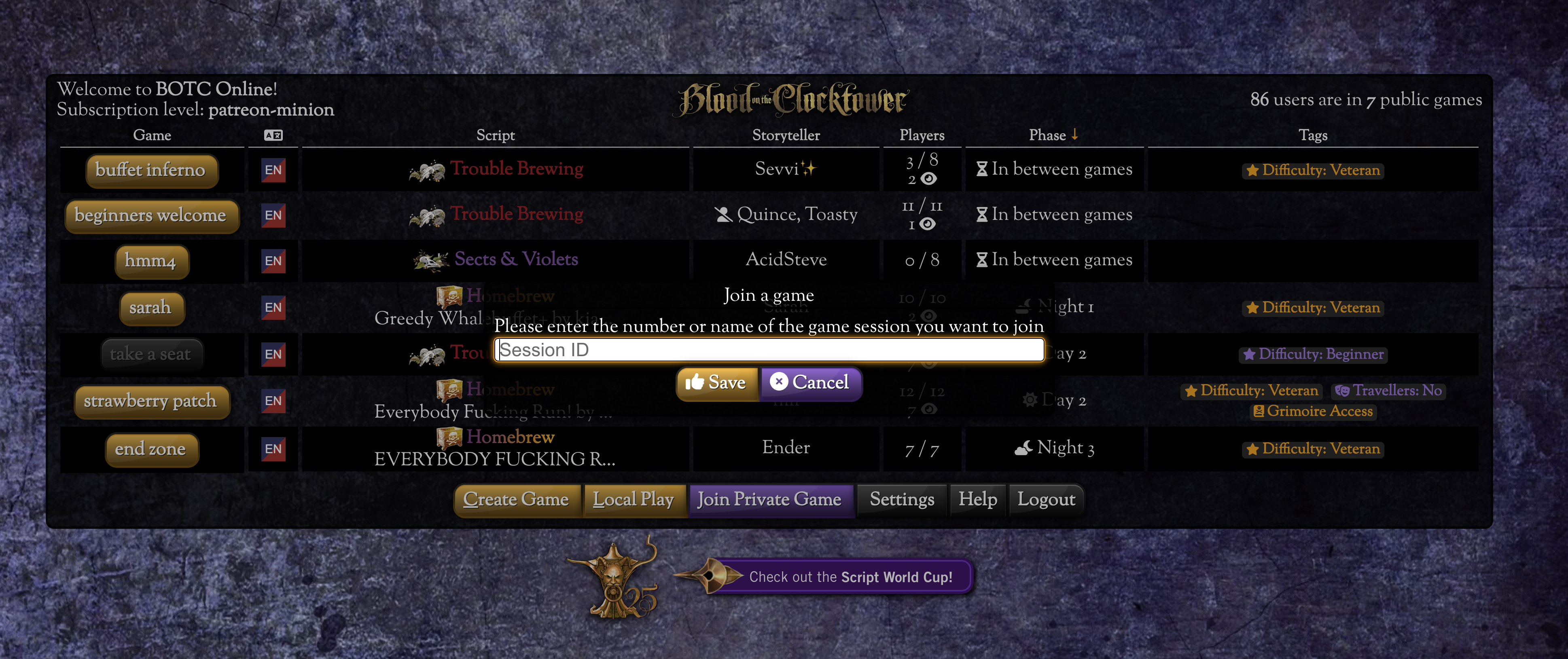The image size is (1568, 659).
Task: Click the Session ID text field
Action: click(768, 350)
